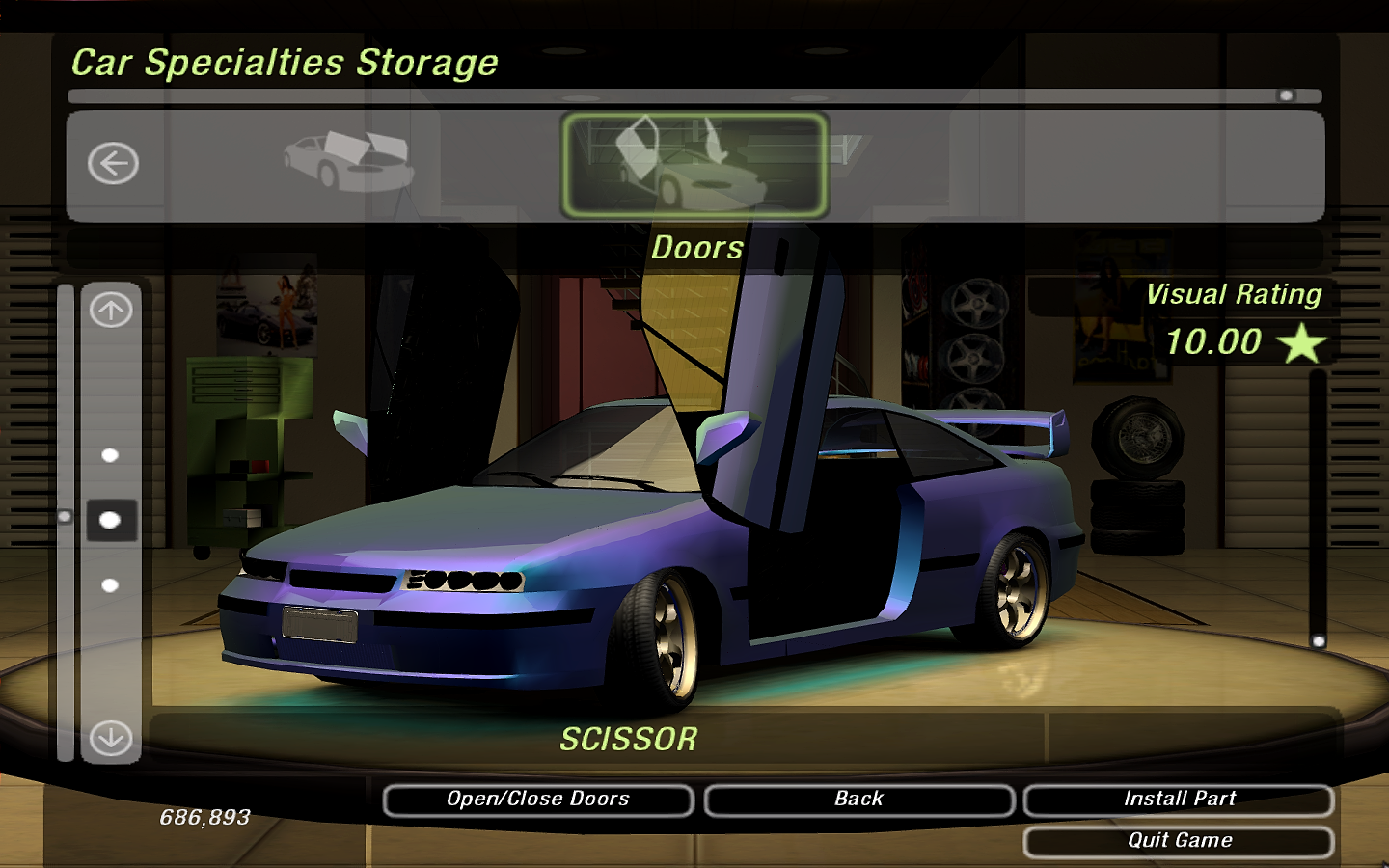Select the hood category thumbnail
This screenshot has width=1389, height=868.
coord(348,161)
